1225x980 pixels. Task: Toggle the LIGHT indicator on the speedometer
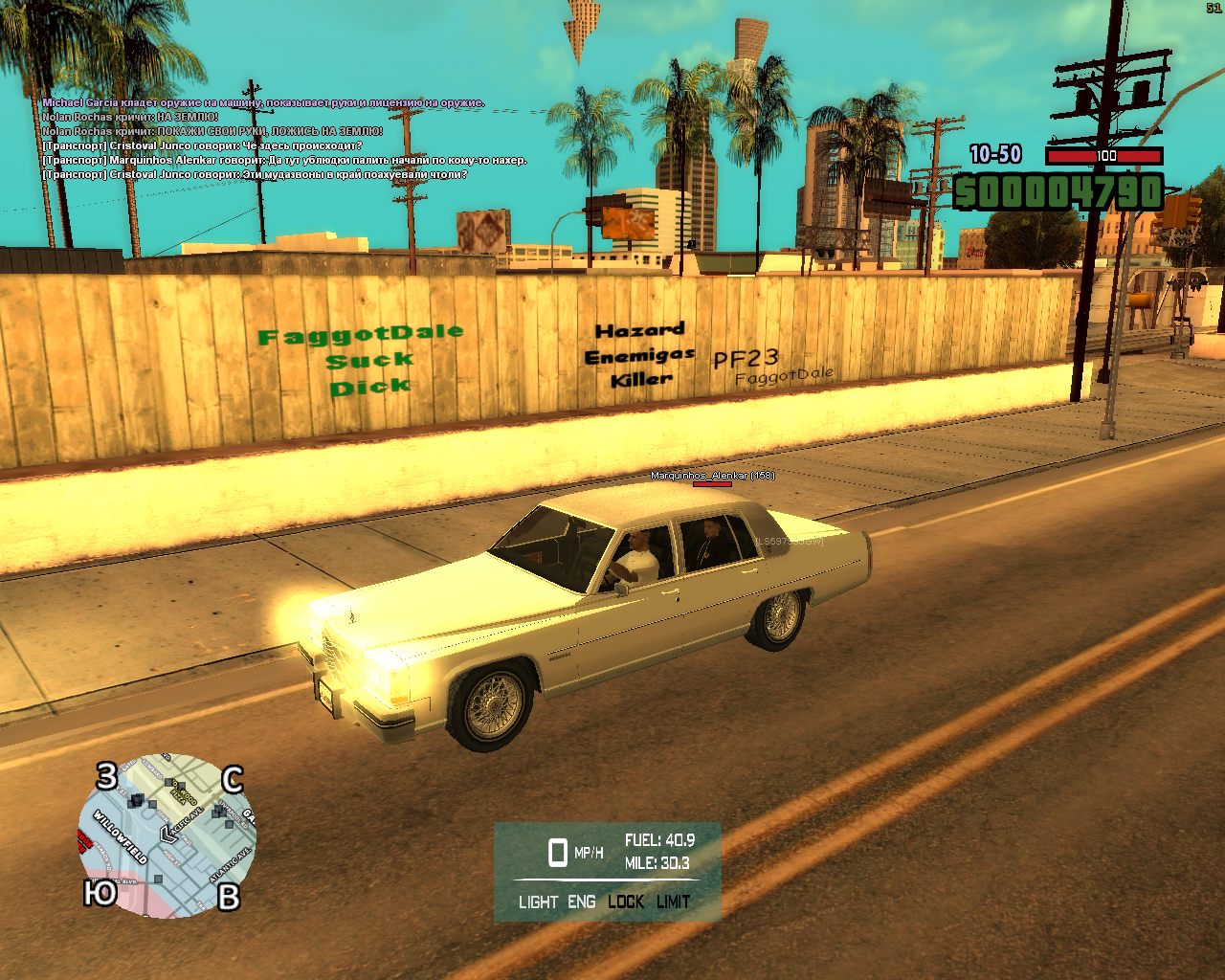click(x=538, y=902)
